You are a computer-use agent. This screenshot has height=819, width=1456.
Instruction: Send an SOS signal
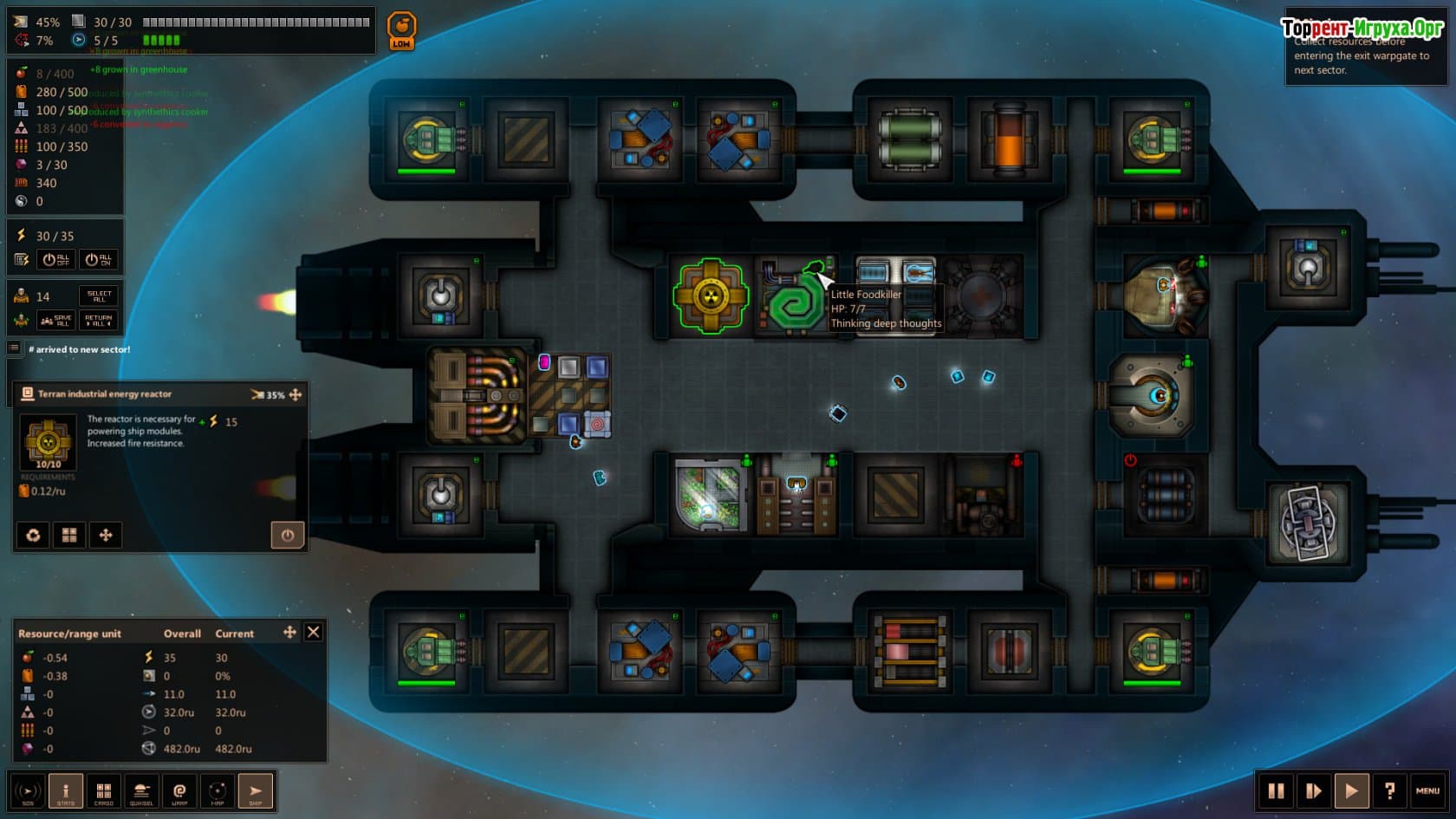click(28, 791)
